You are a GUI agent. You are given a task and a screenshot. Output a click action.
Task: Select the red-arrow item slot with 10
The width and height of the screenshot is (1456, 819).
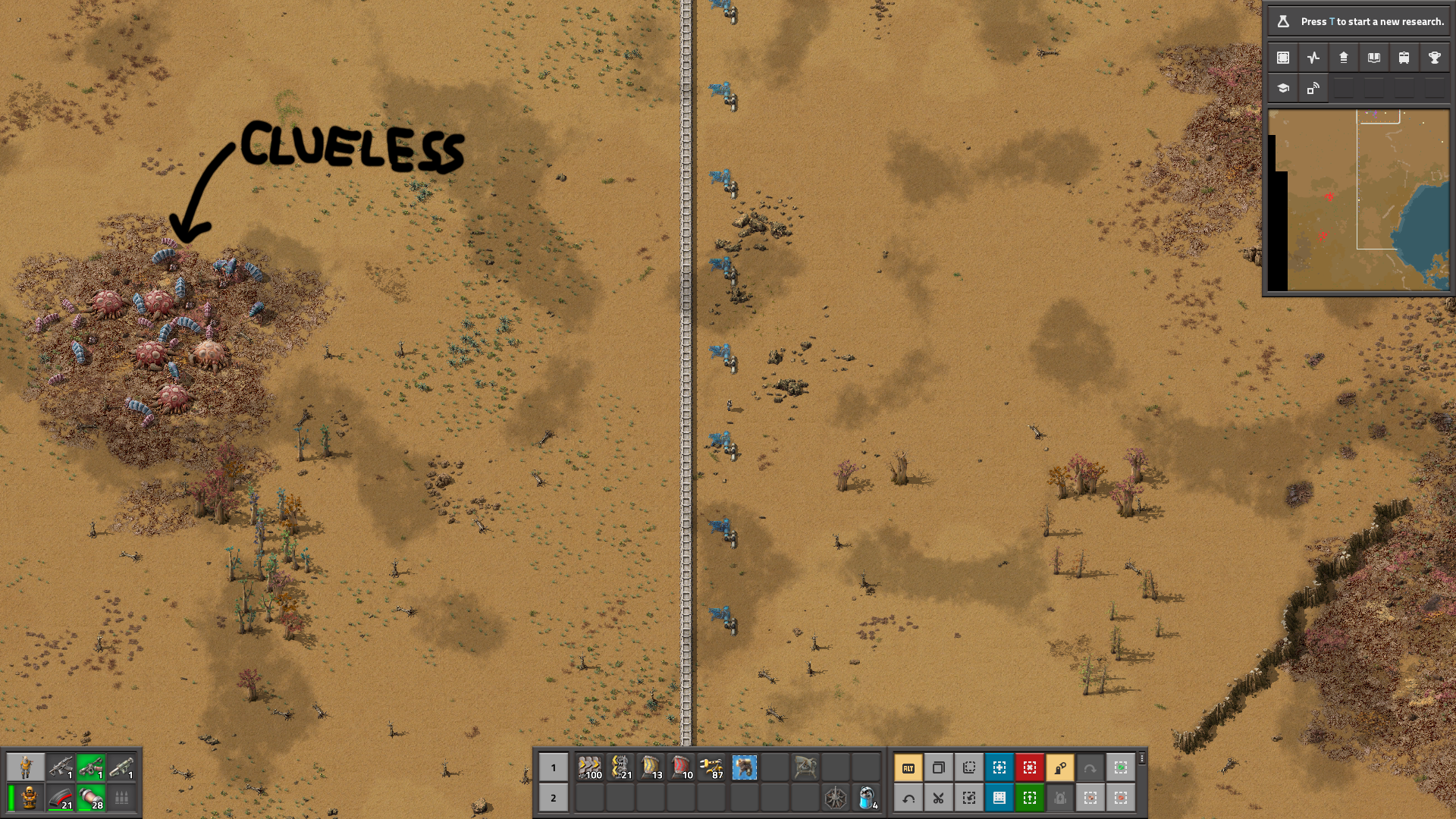[681, 767]
